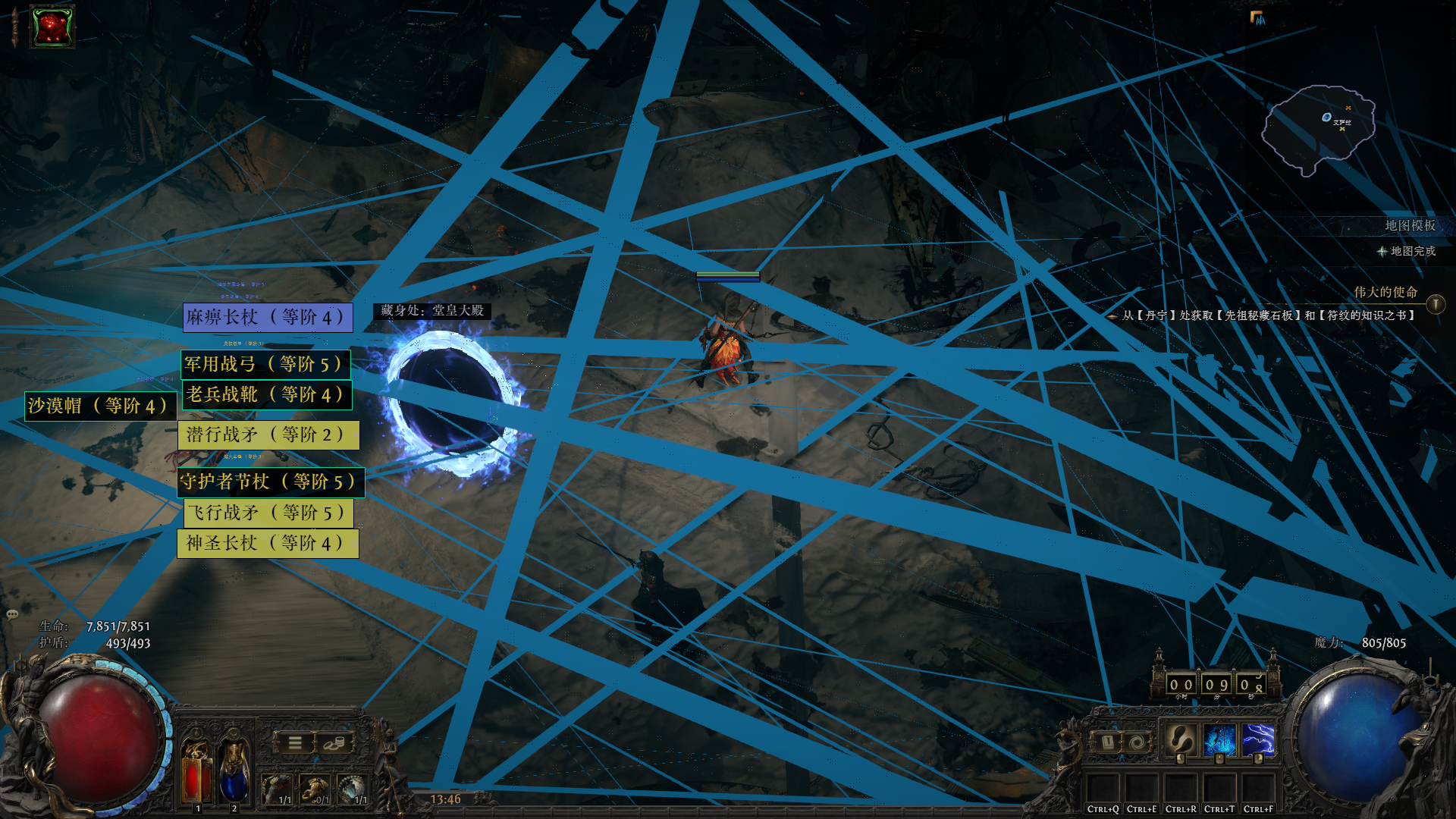Use the blue mana flask

pos(233,772)
